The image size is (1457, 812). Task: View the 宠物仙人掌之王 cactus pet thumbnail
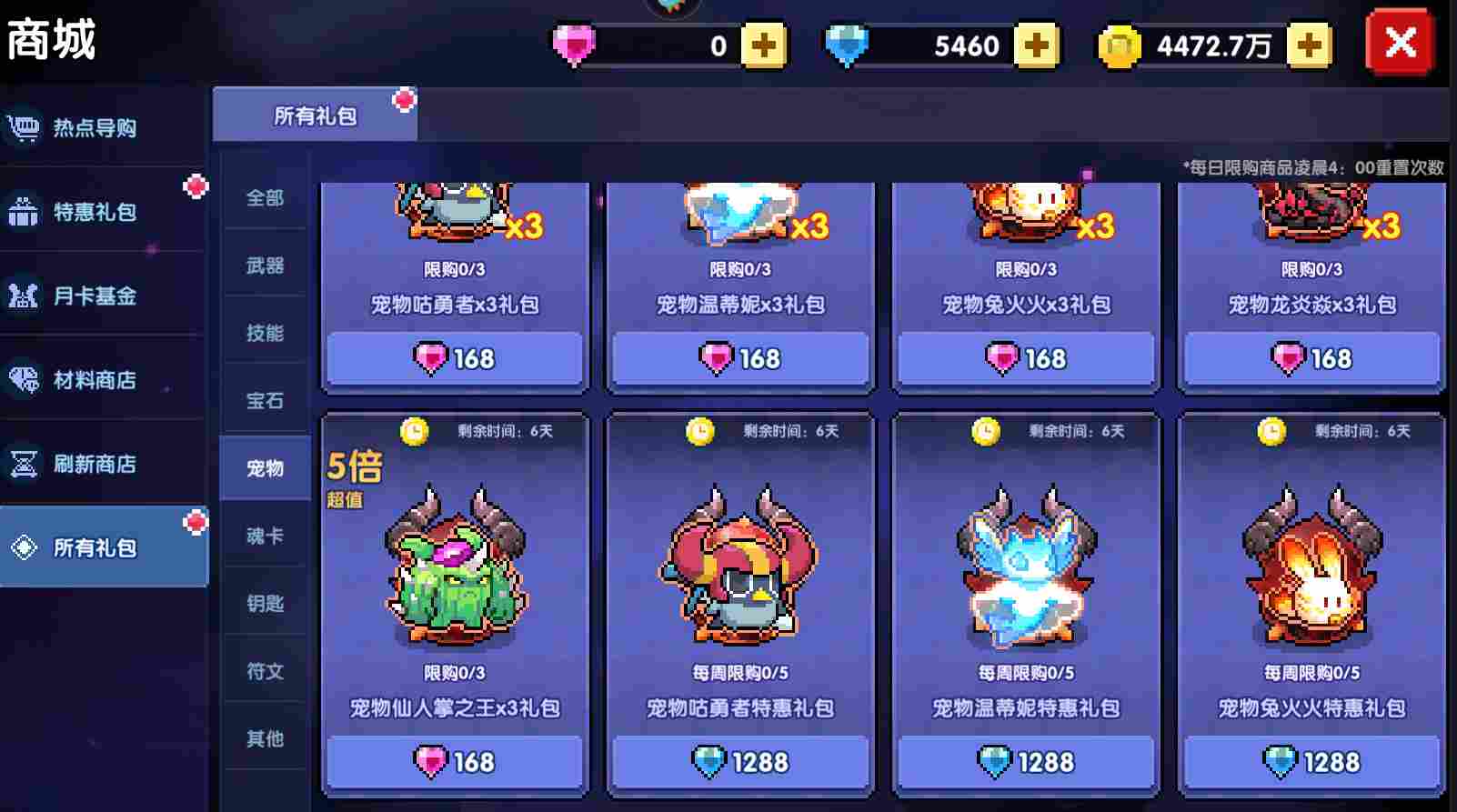pos(454,573)
